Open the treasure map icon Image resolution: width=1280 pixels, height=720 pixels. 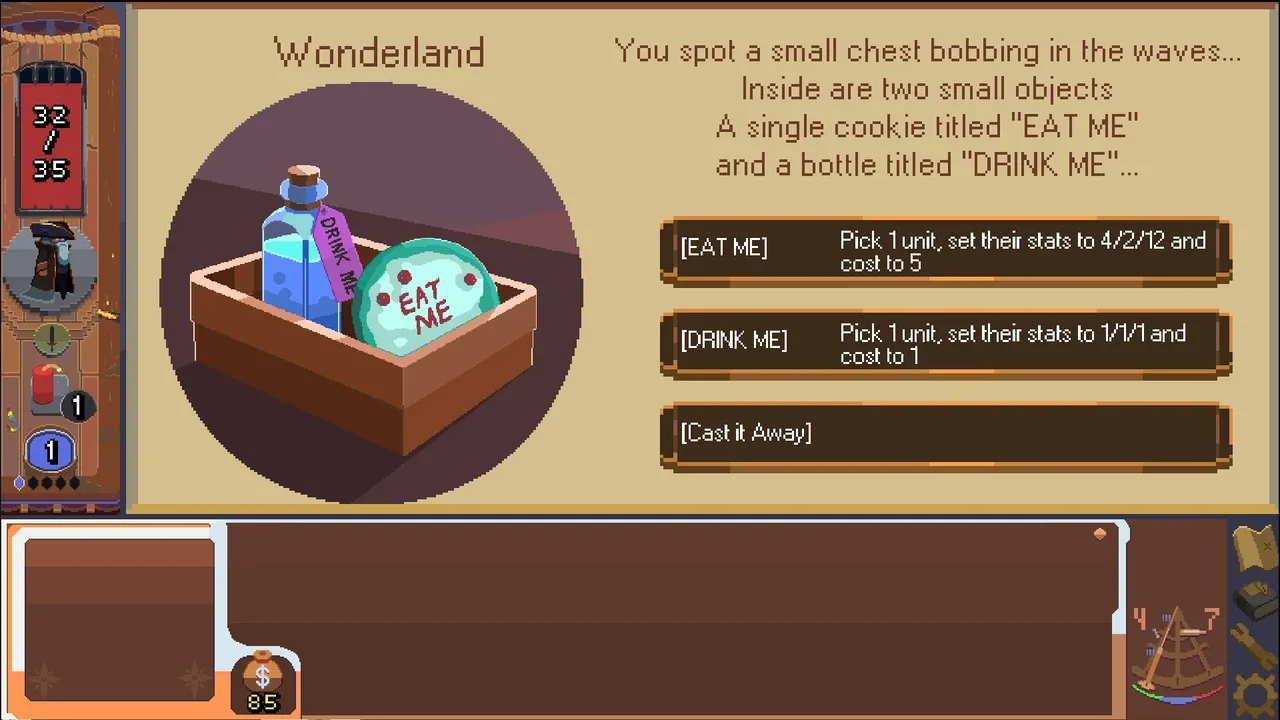pos(1254,547)
